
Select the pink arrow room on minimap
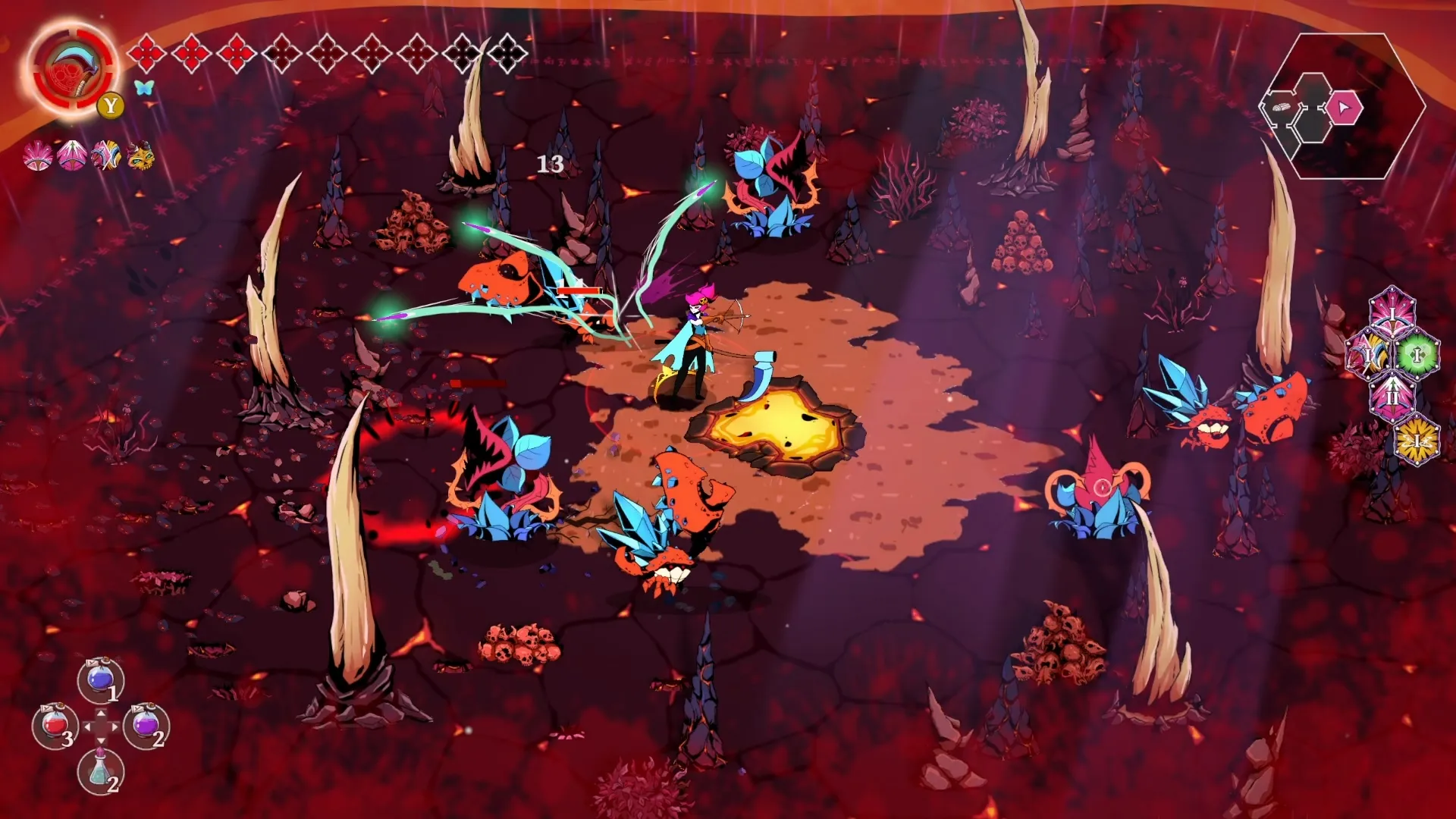[1344, 108]
